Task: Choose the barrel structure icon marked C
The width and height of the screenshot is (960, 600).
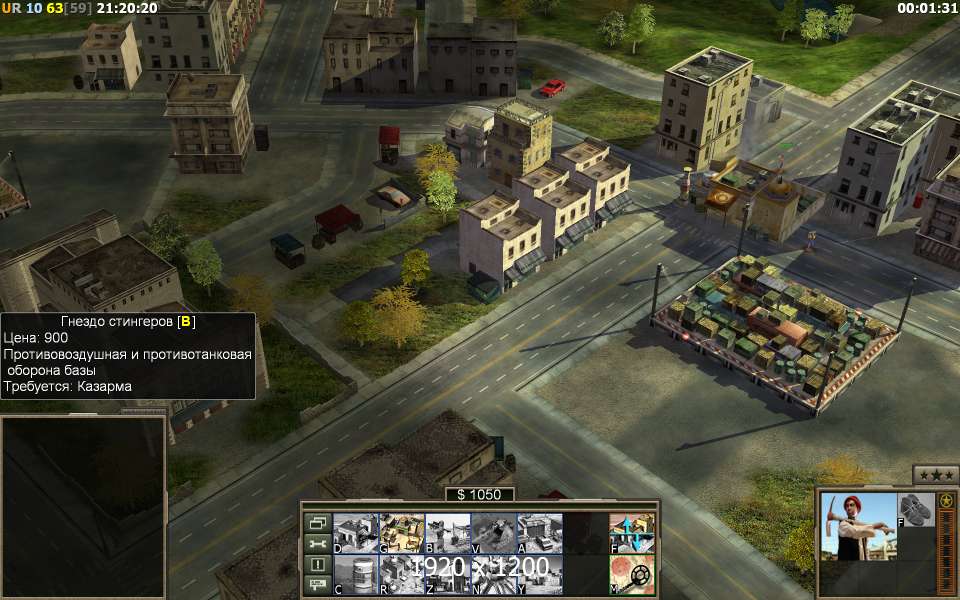Action: 354,575
